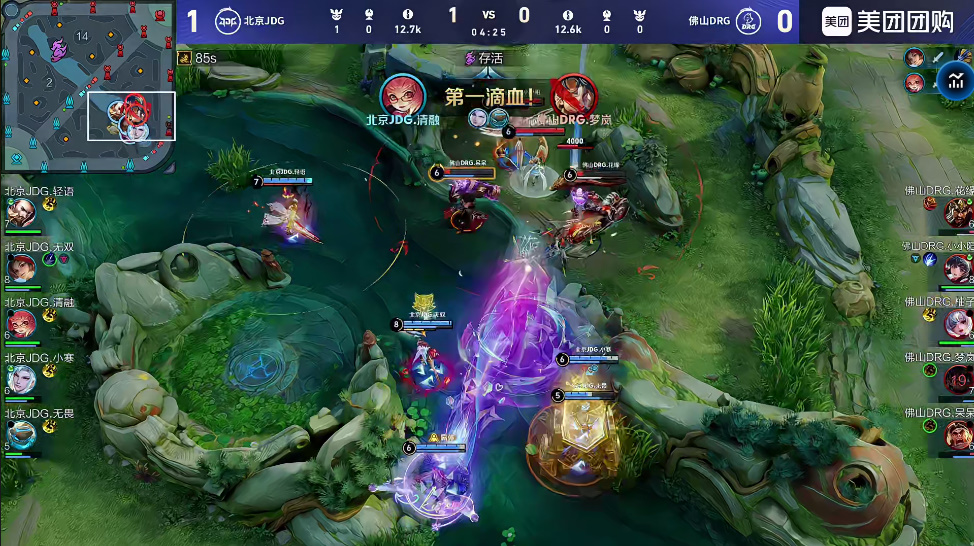Select the 佛山DRG.花缘 player portrait
Image resolution: width=974 pixels, height=546 pixels.
[x=957, y=212]
